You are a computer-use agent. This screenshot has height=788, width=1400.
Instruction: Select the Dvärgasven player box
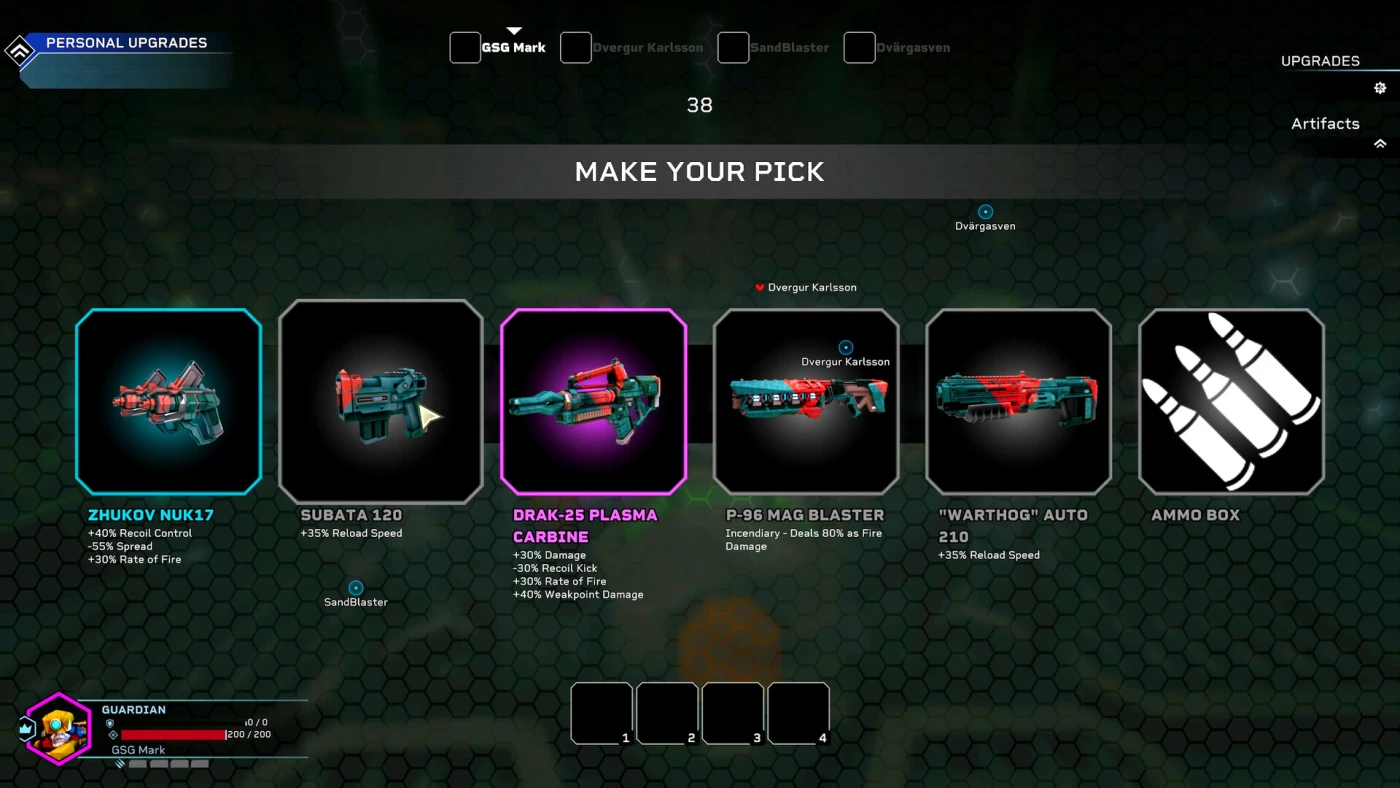click(859, 48)
